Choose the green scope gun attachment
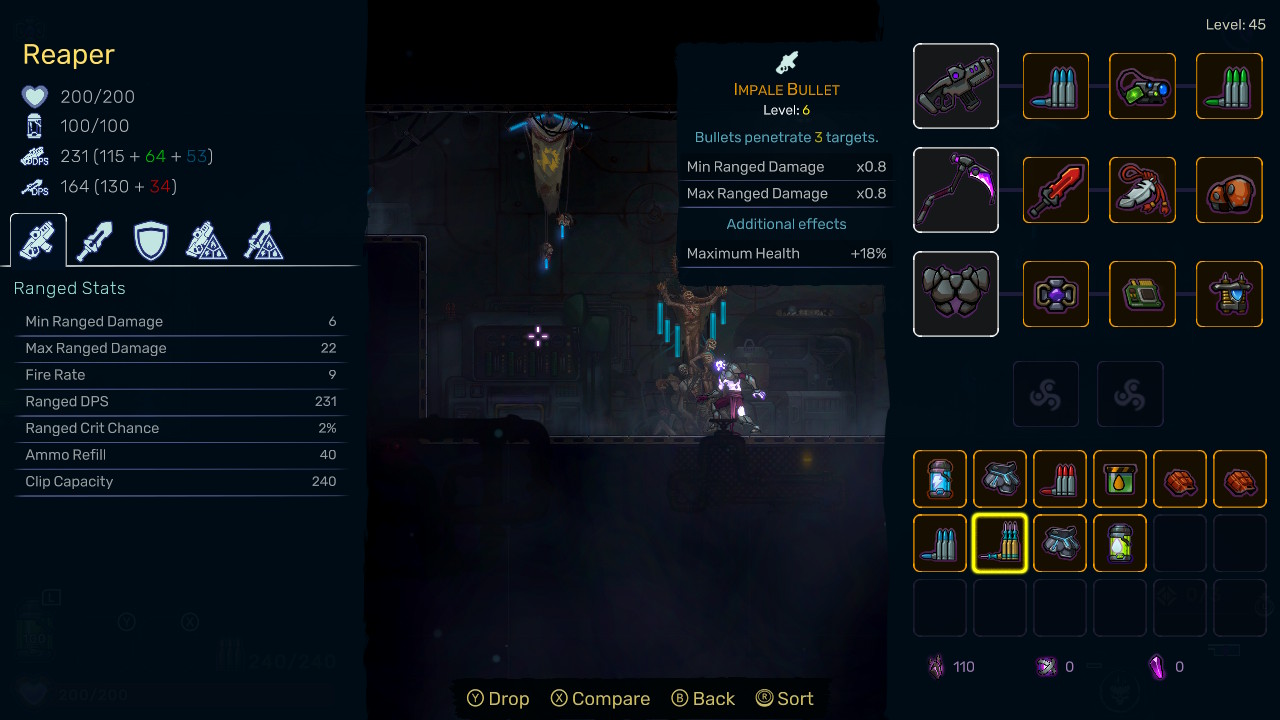The image size is (1280, 720). (1142, 86)
